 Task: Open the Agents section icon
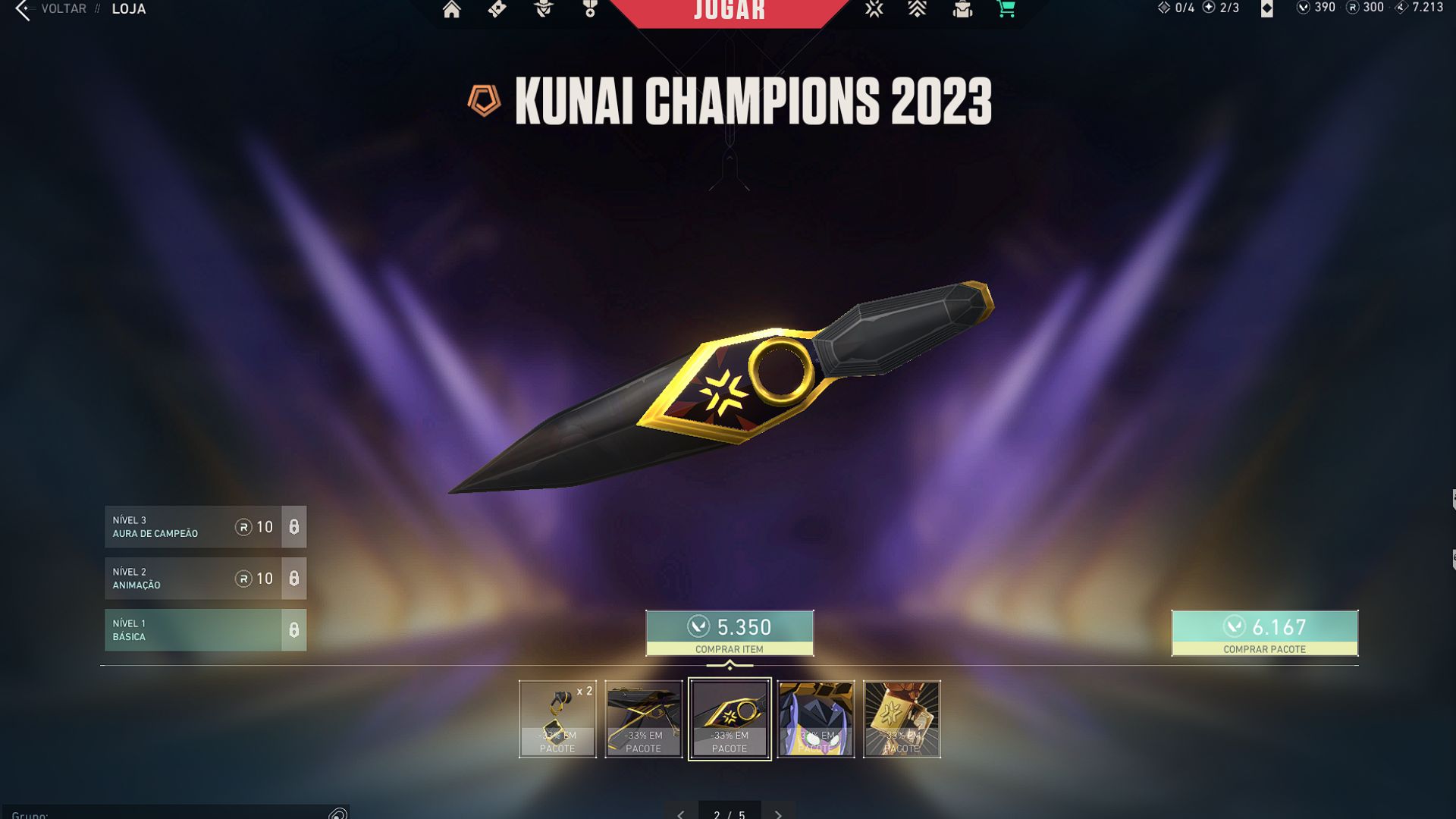[544, 11]
